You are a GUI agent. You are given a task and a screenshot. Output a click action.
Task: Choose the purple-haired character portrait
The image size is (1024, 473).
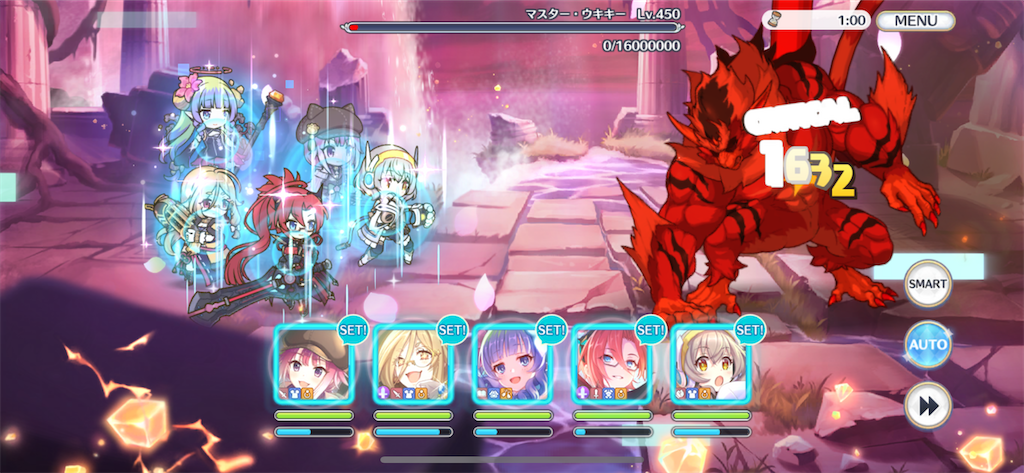(x=512, y=361)
